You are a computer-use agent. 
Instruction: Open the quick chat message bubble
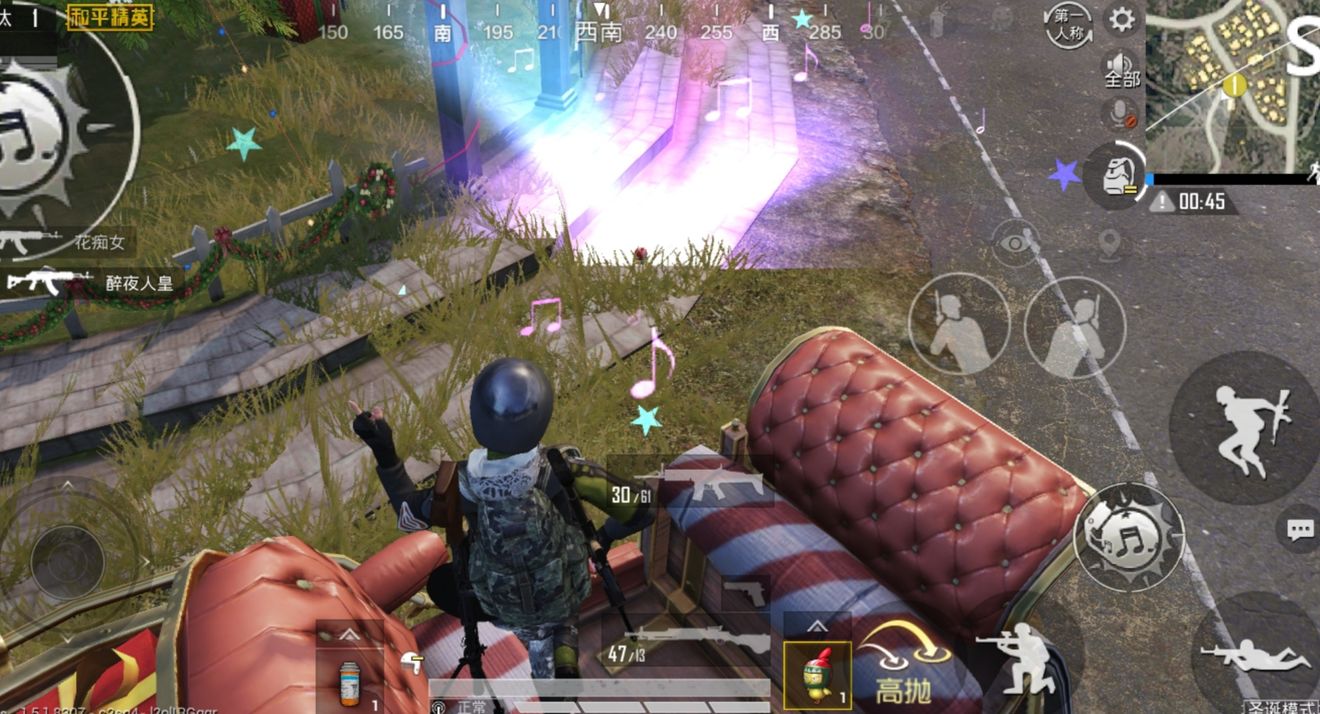(x=1299, y=529)
